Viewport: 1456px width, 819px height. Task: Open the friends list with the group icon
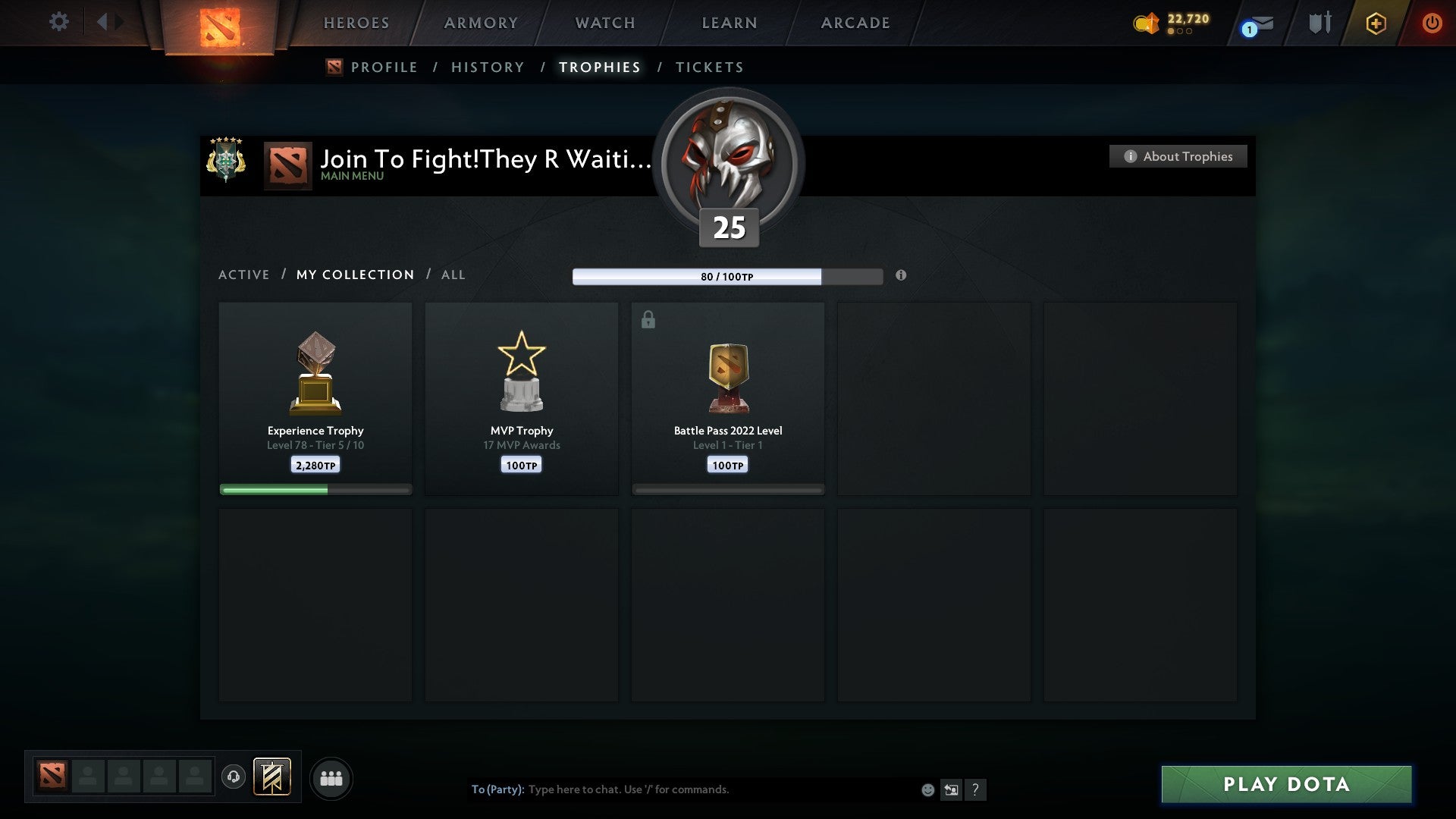pos(331,778)
